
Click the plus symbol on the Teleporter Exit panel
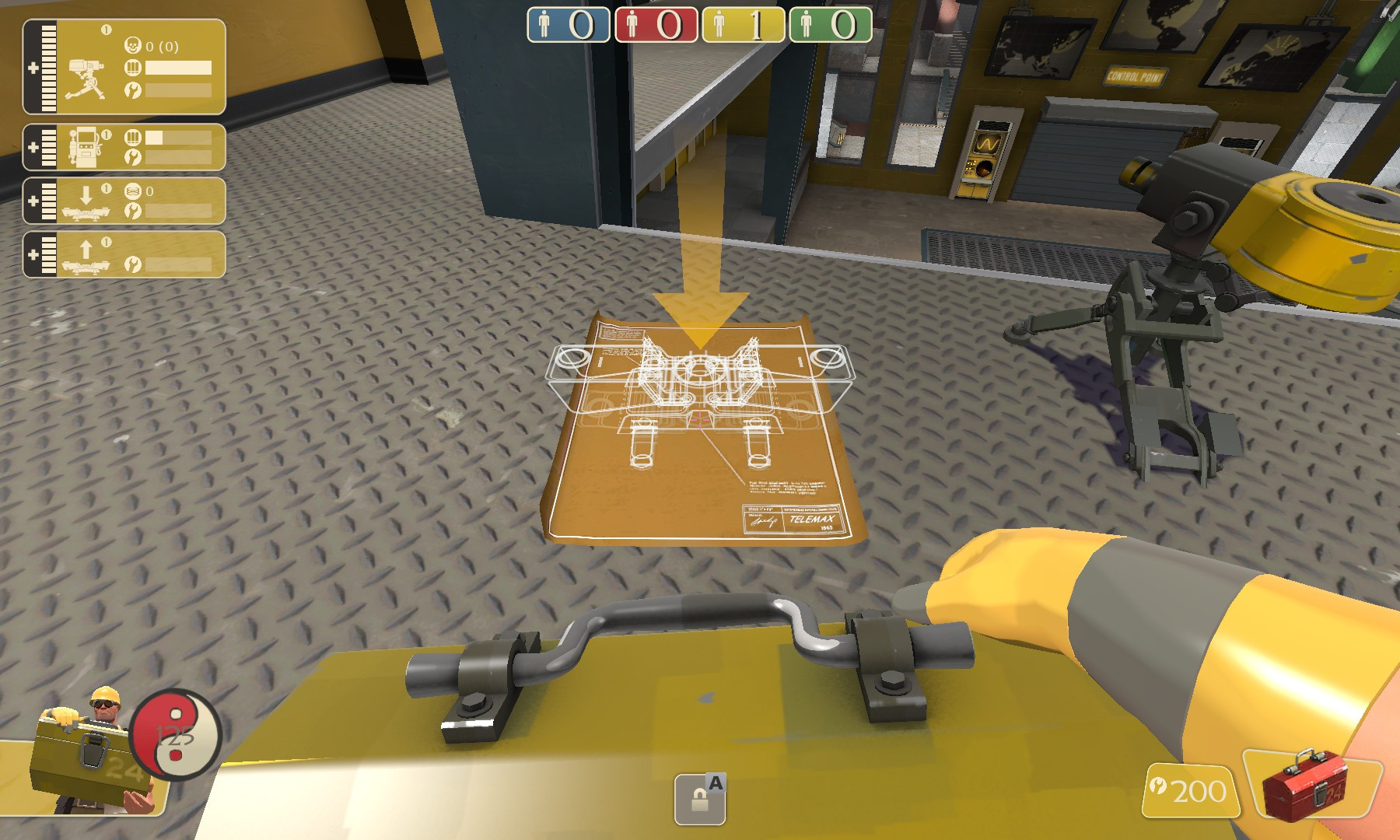[x=33, y=254]
